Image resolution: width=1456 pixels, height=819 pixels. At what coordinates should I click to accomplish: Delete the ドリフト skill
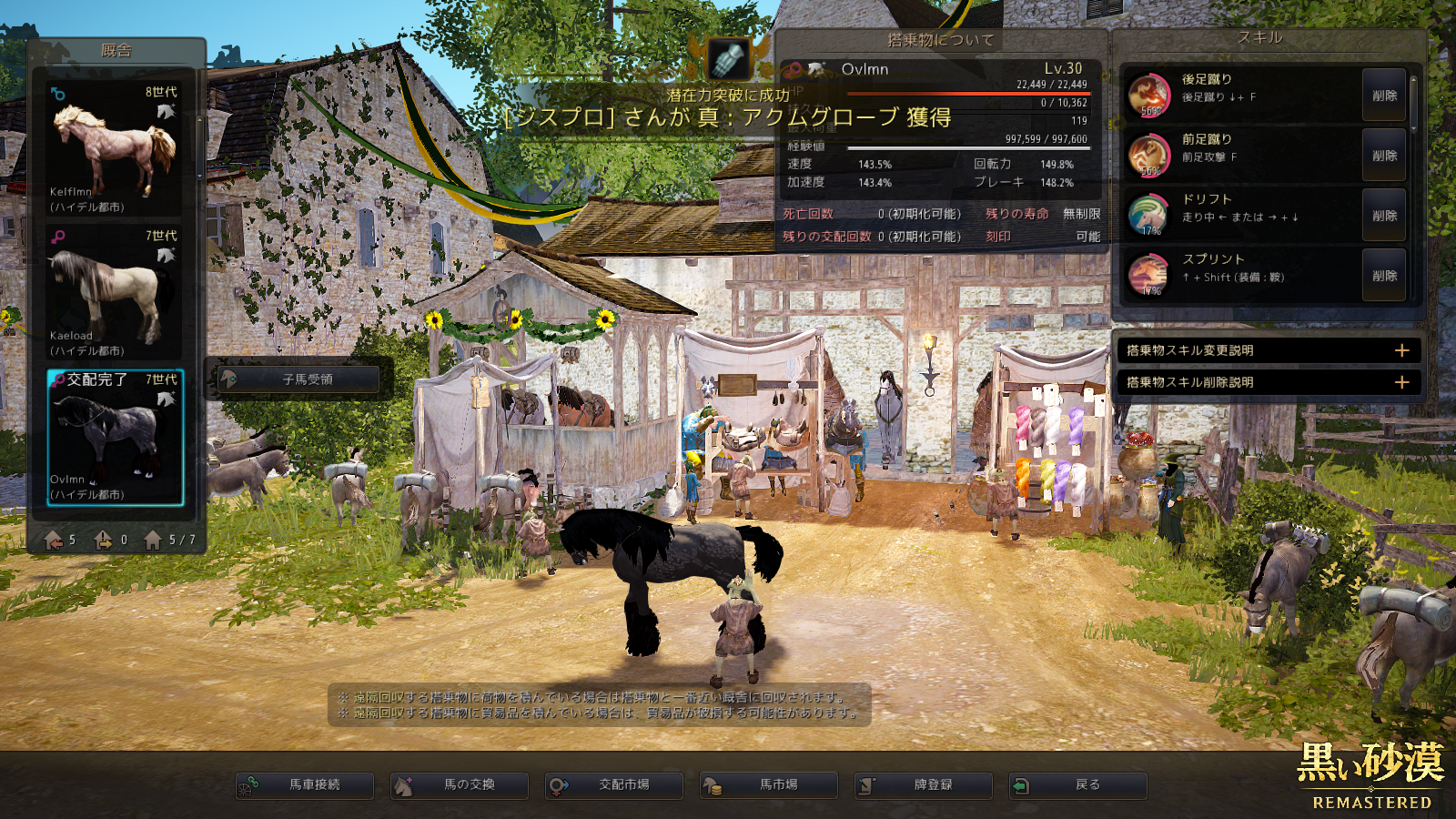point(1384,216)
